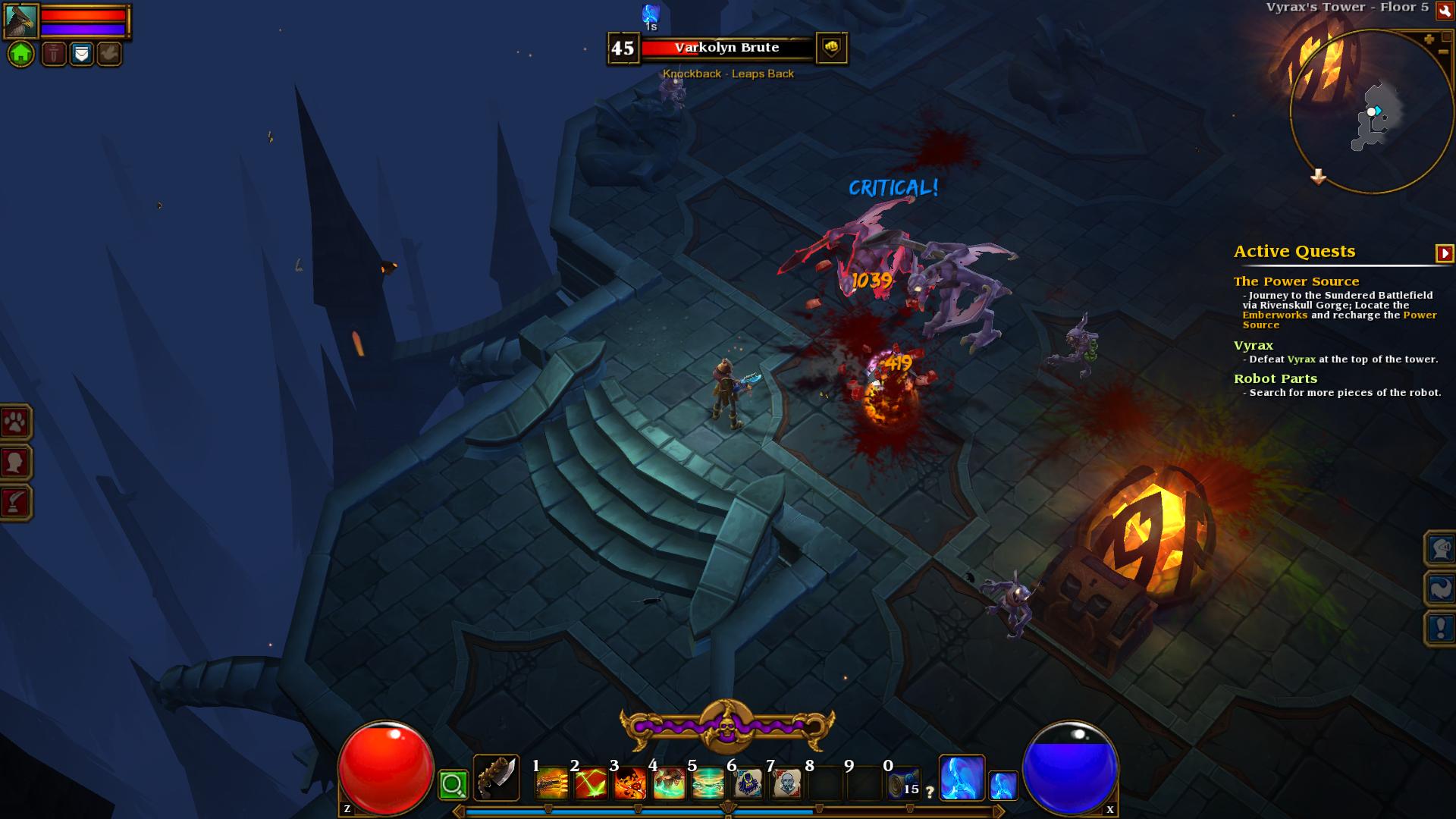Open the helmet icon side button
1456x819 pixels.
[1440, 548]
